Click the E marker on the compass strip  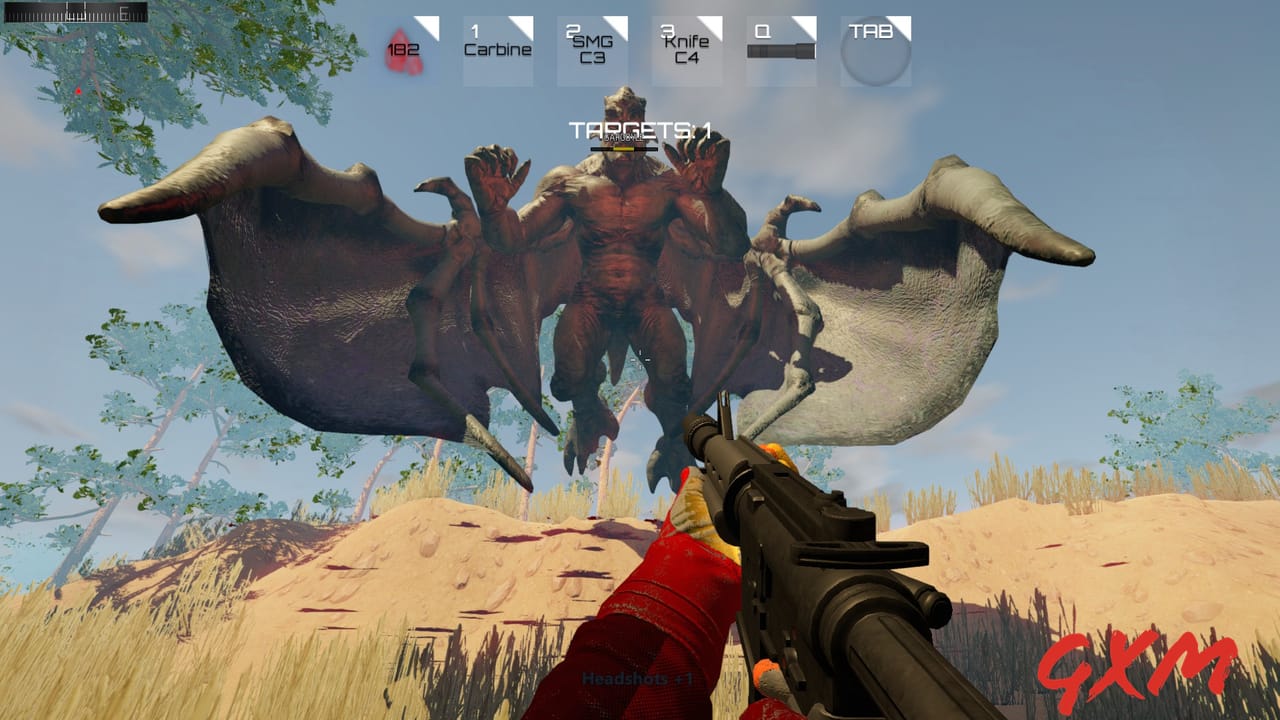coord(123,12)
